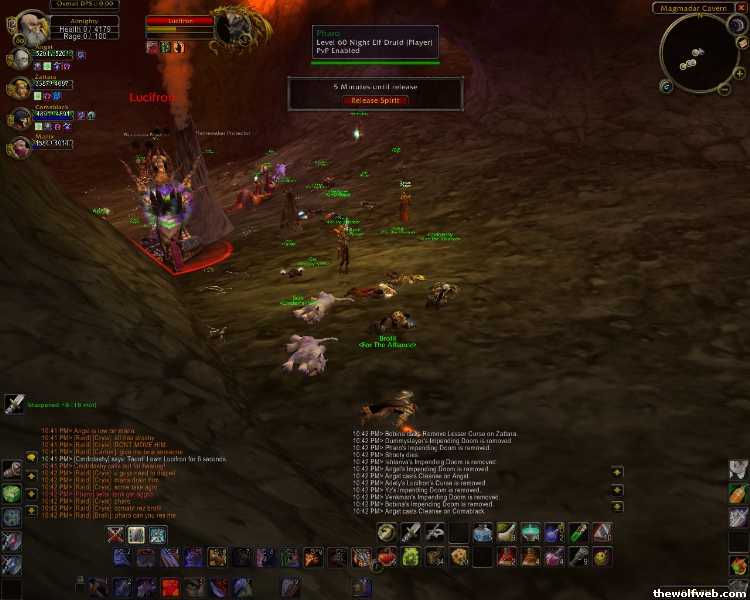
Task: Click the Release Spirit button
Action: coord(375,100)
